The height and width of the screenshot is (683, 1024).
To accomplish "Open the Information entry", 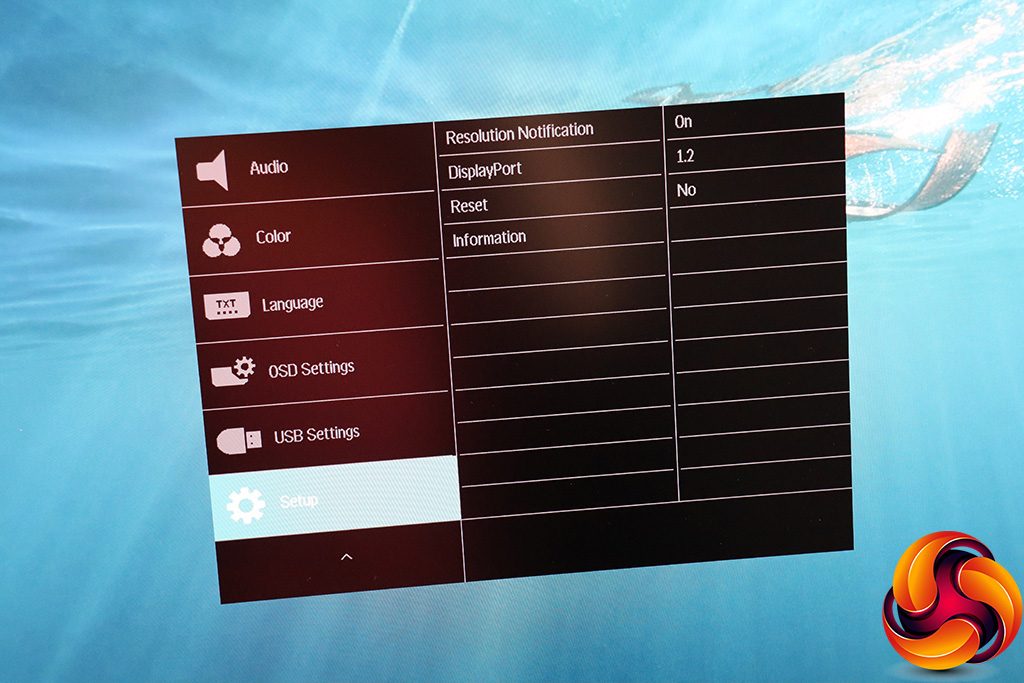I will [x=489, y=238].
